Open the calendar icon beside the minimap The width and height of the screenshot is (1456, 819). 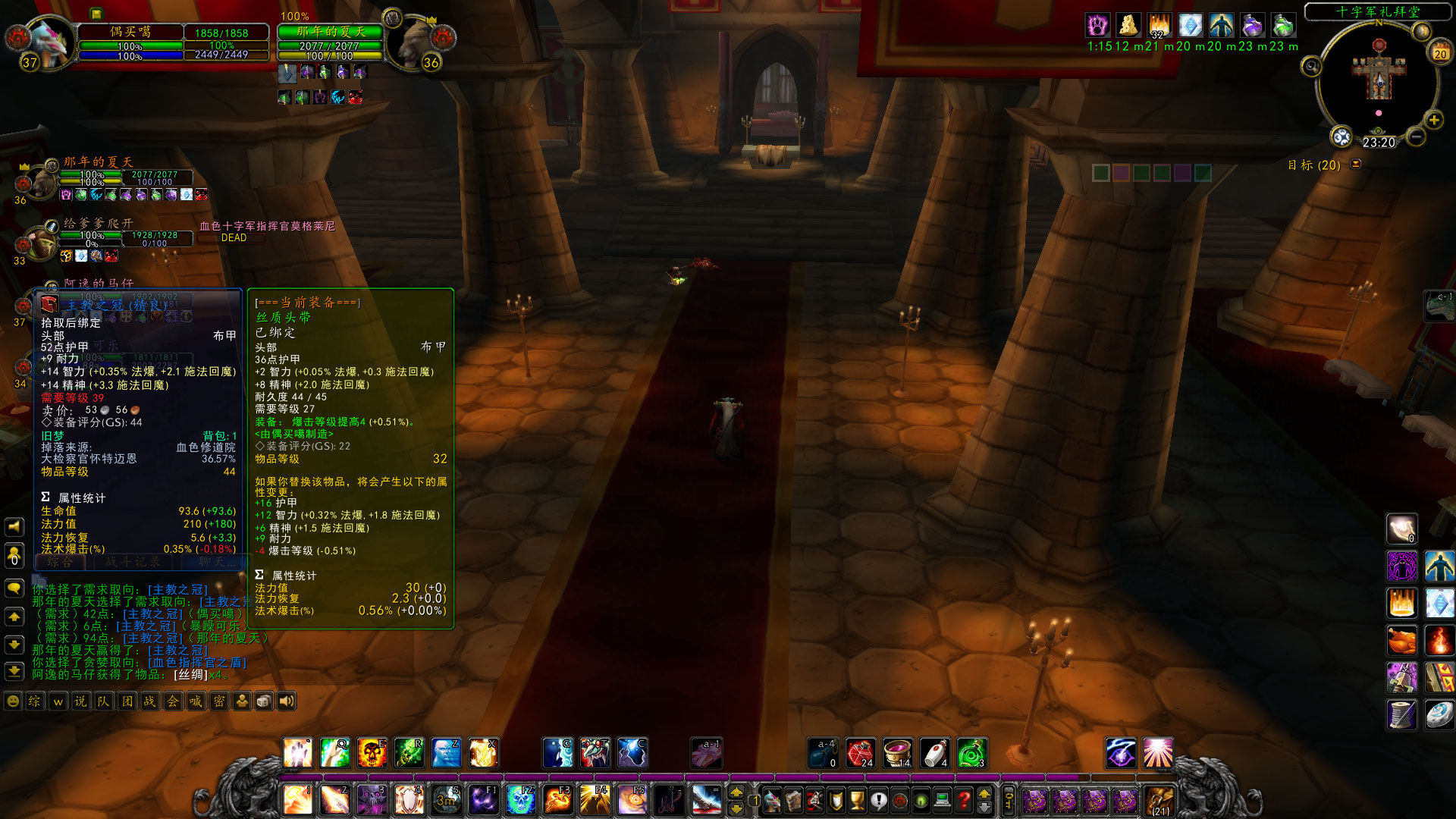1439,52
